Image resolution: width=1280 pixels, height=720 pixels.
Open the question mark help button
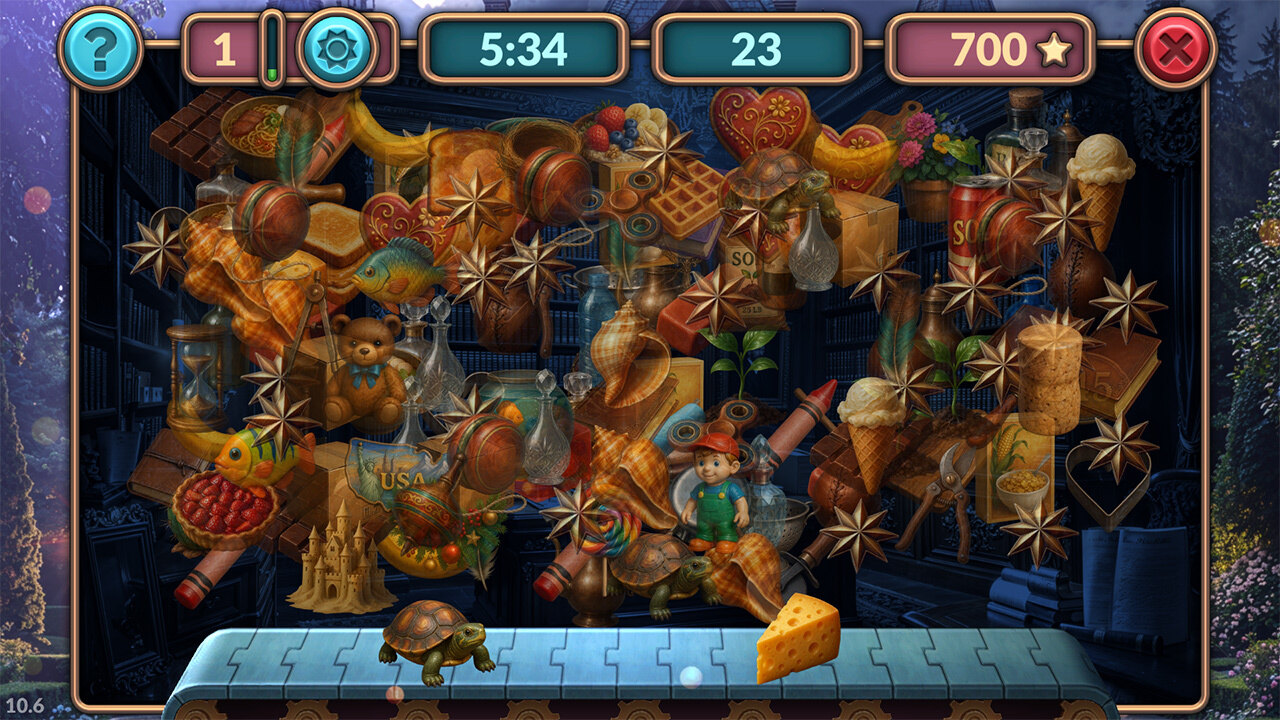[x=99, y=48]
